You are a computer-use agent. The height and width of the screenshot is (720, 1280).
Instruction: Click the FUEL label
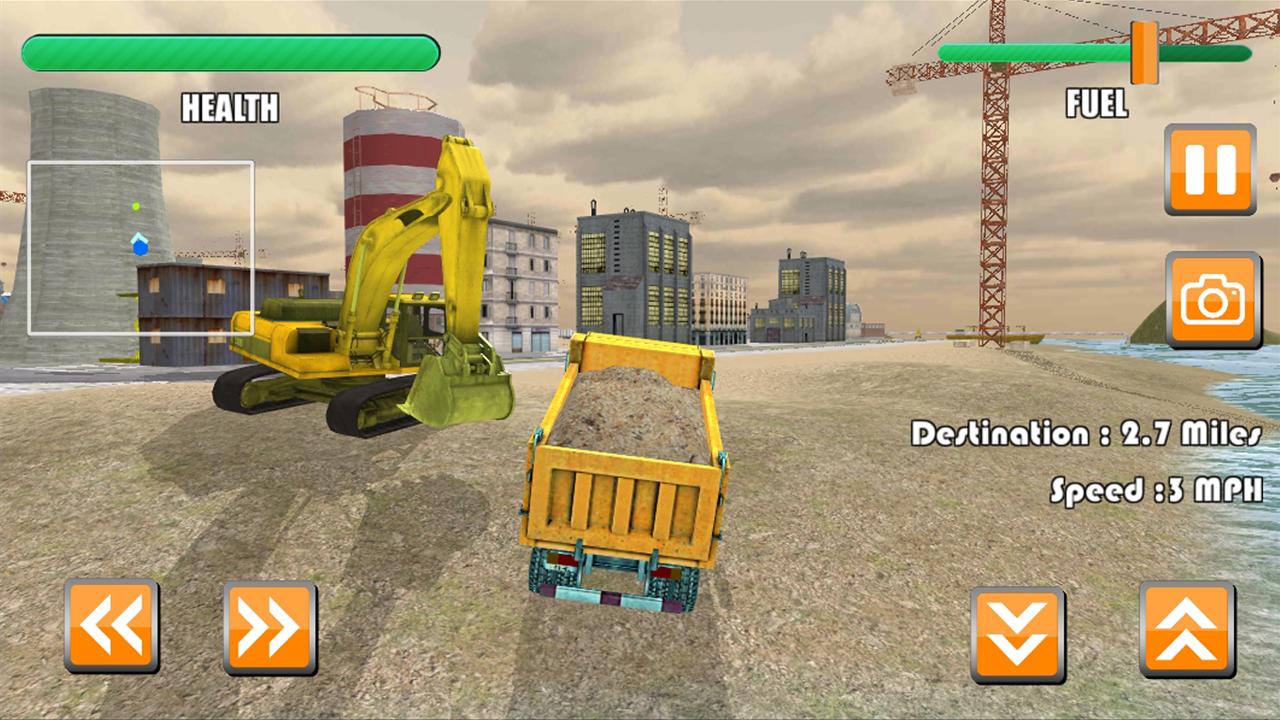pos(1096,103)
